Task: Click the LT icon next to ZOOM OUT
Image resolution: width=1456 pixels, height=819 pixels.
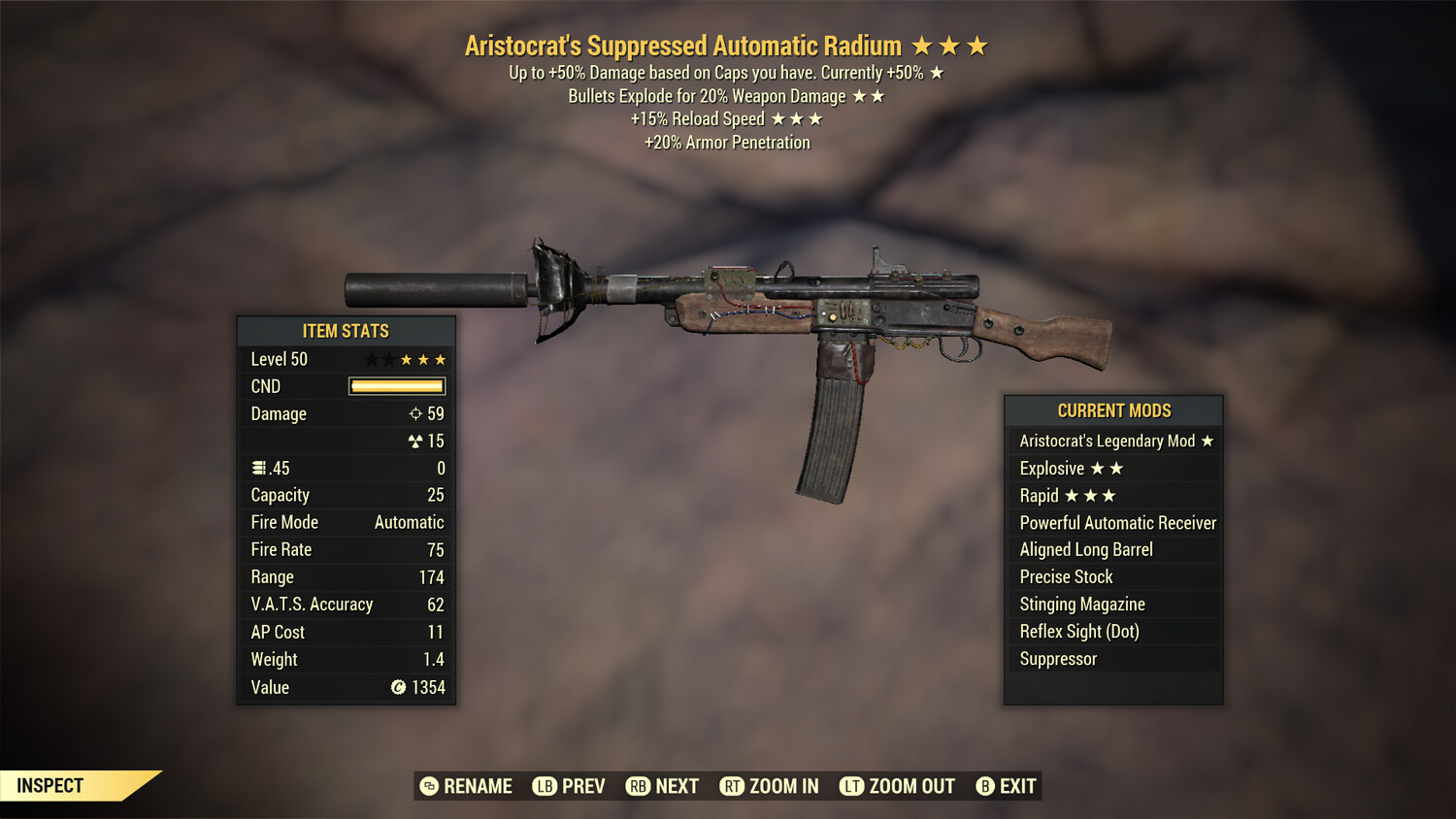Action: (x=851, y=786)
